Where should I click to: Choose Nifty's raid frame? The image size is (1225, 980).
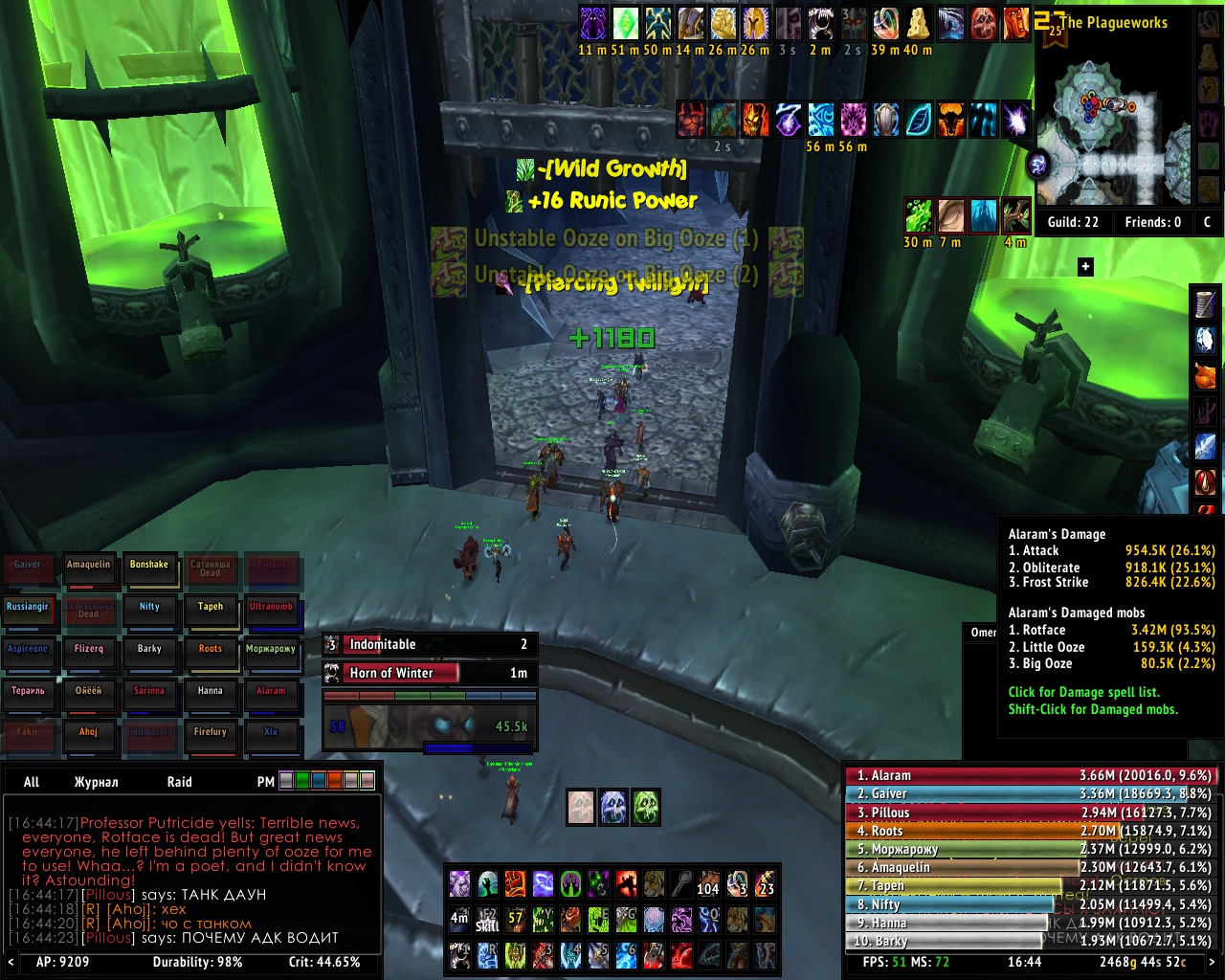click(x=149, y=612)
